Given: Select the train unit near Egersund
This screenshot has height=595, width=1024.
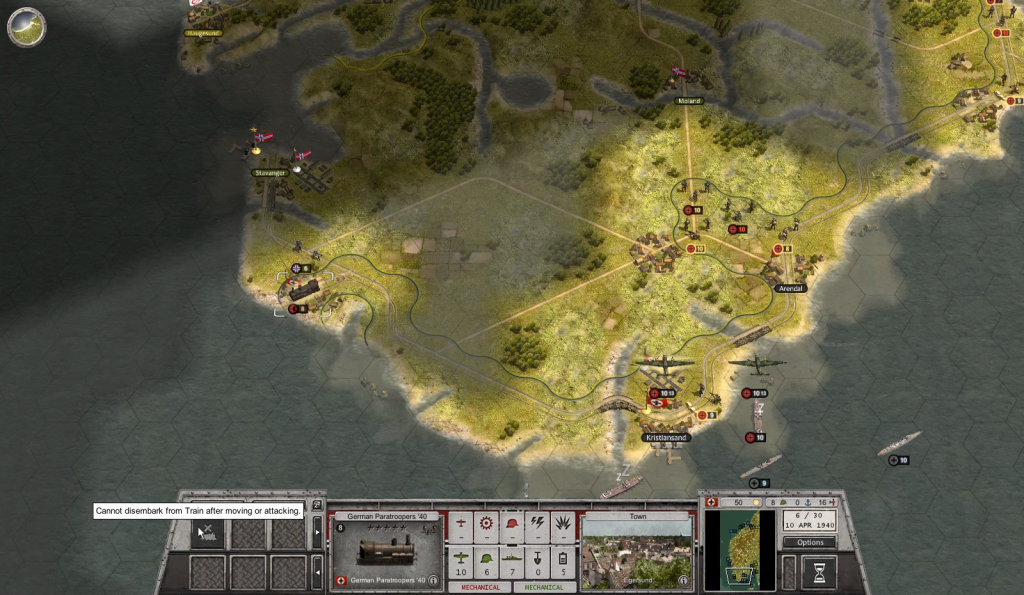Looking at the screenshot, I should [x=302, y=290].
